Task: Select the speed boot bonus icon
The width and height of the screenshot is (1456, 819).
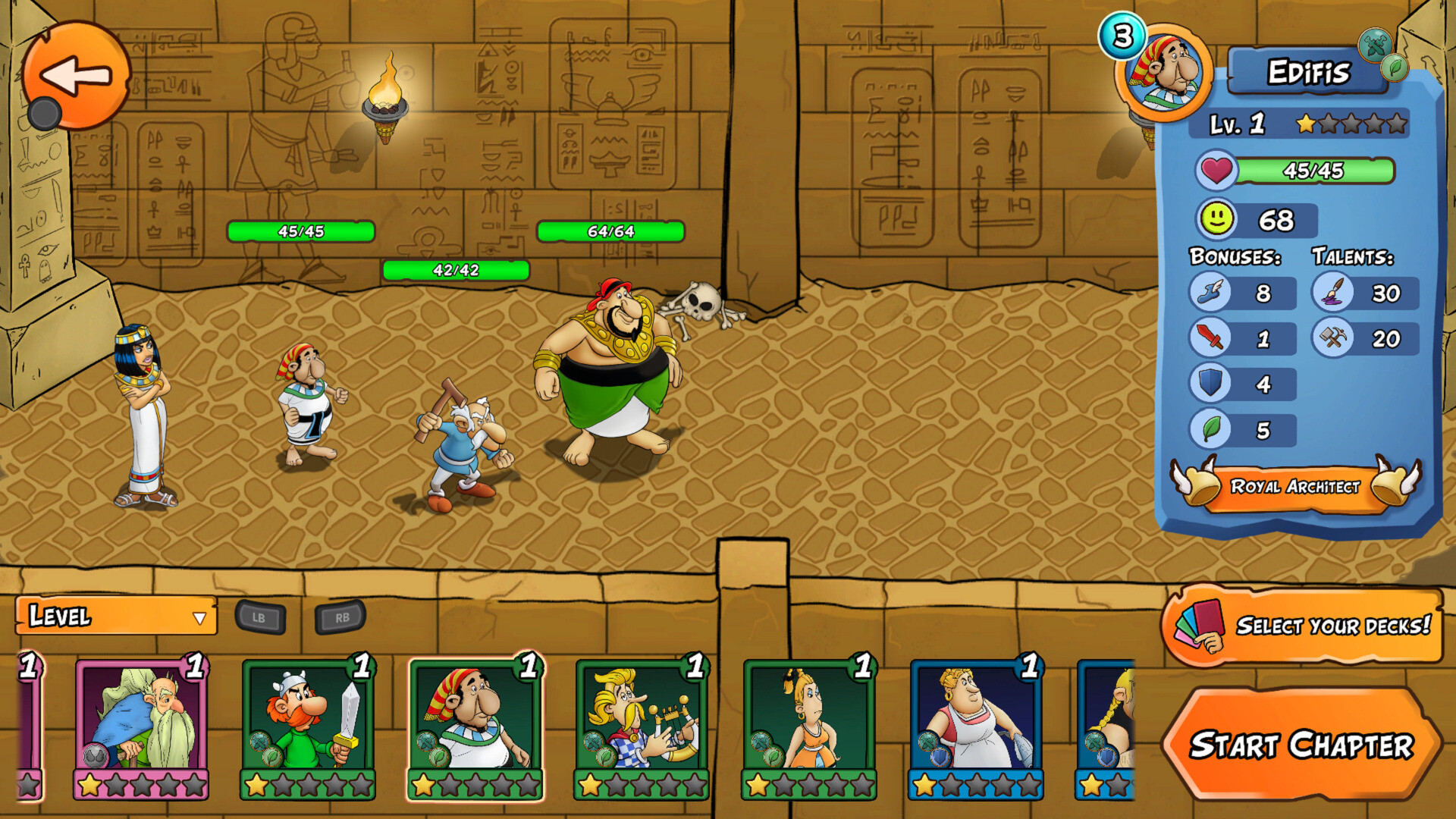Action: tap(1211, 293)
